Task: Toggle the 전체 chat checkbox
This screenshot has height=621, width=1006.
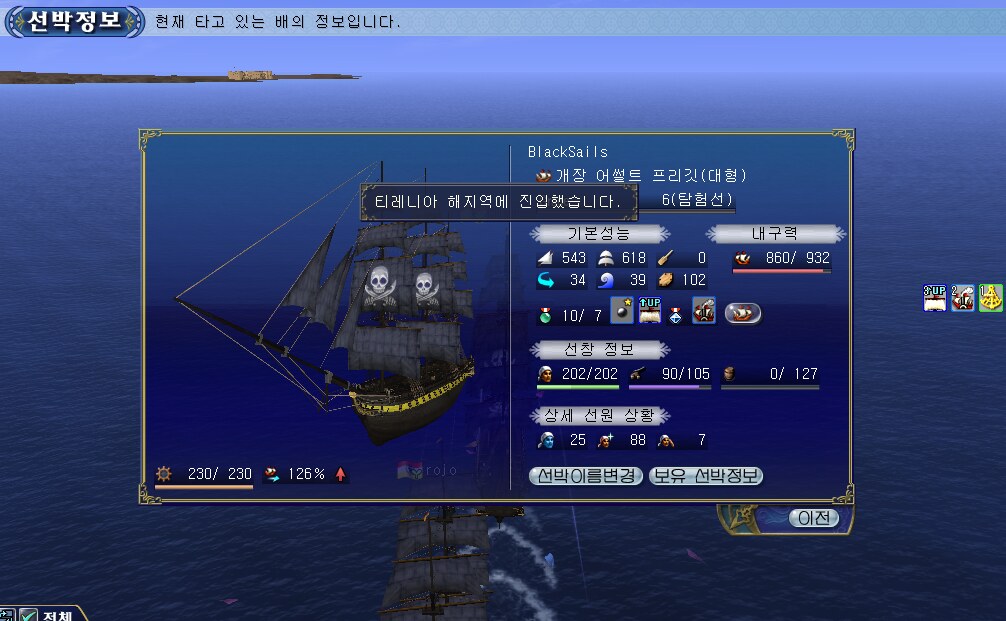Action: tap(29, 615)
